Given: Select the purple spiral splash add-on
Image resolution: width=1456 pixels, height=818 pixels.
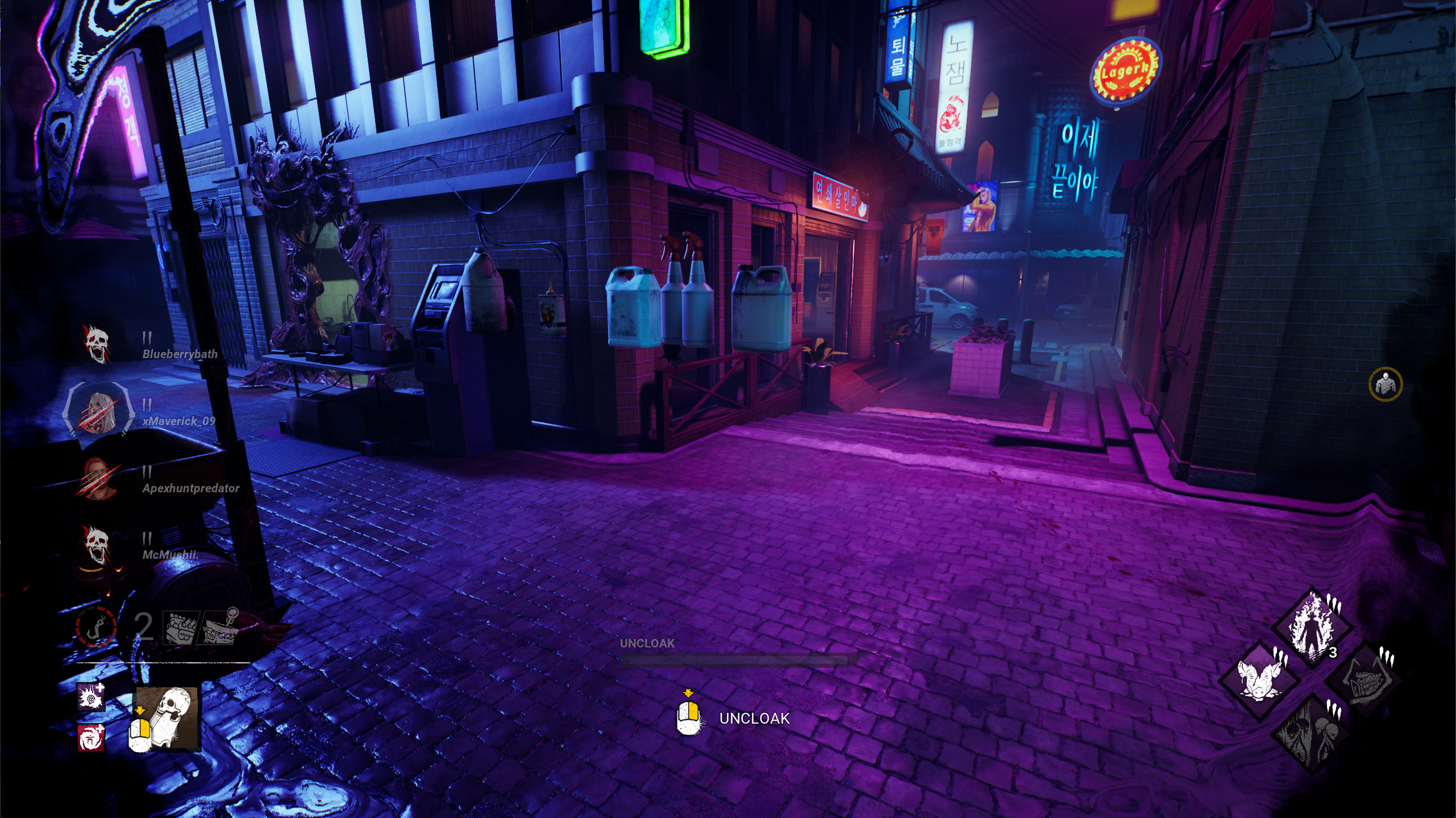Looking at the screenshot, I should point(91,696).
